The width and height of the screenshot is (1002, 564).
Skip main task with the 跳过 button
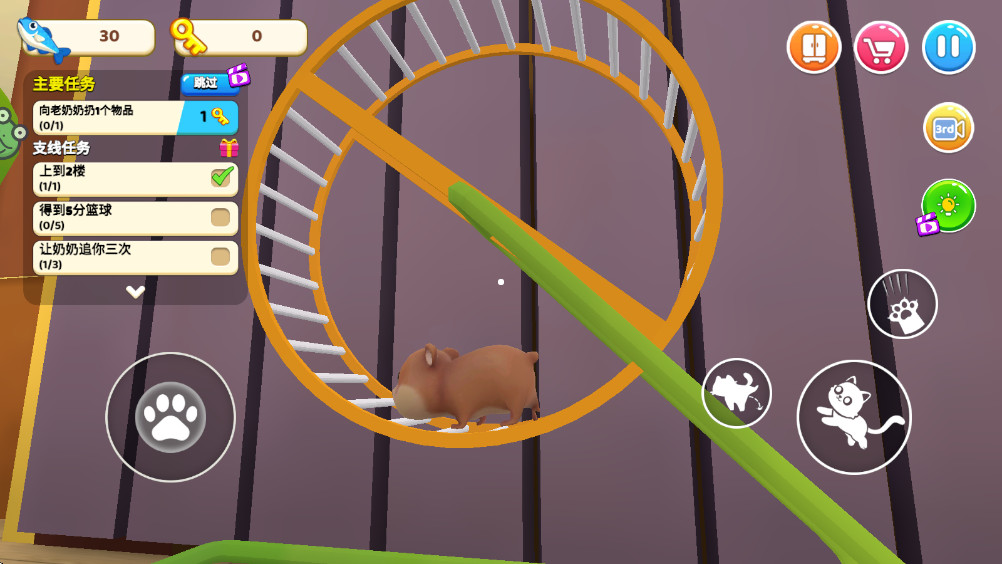tap(206, 82)
